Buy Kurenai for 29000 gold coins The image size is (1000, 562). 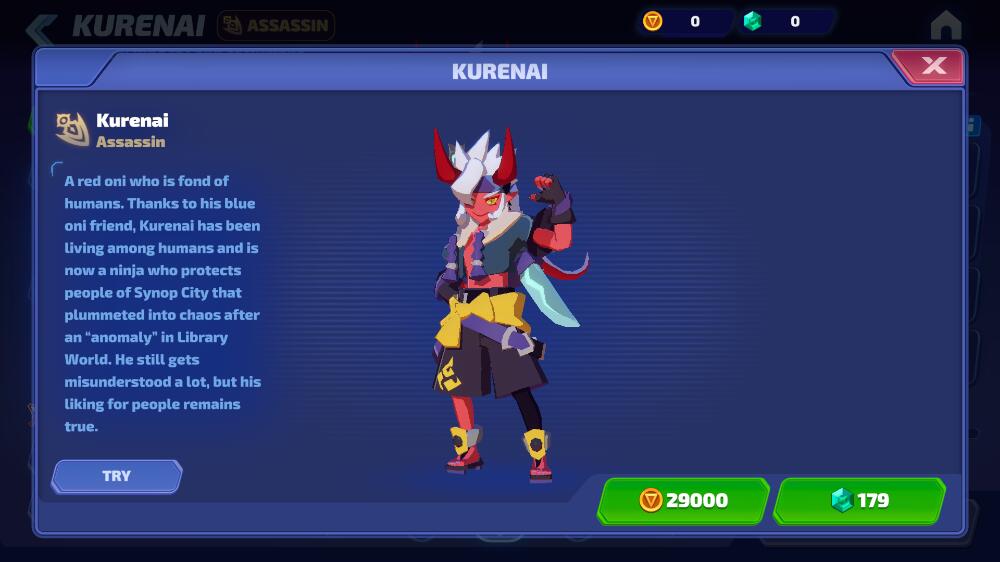[683, 500]
